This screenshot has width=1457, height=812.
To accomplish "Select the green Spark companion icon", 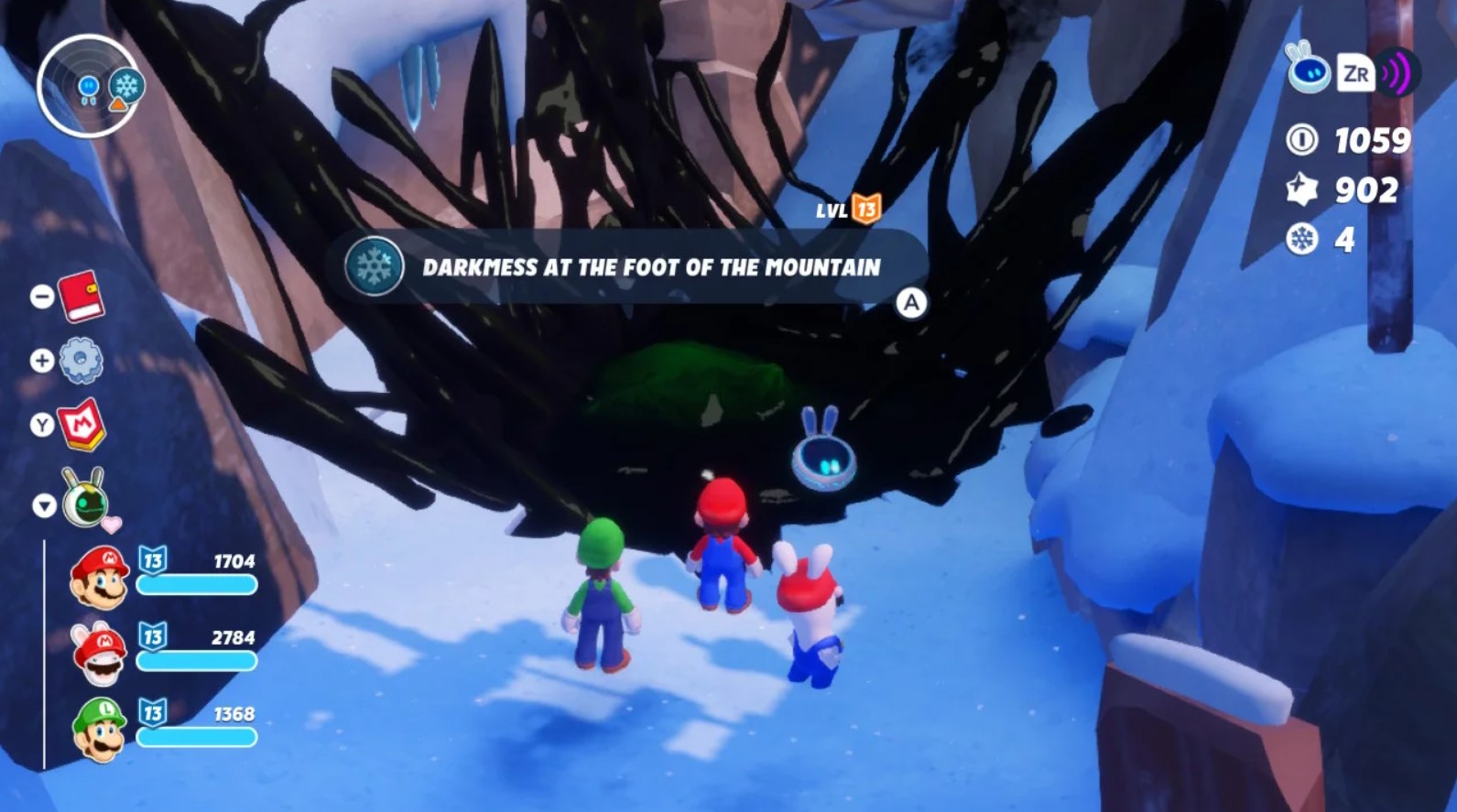I will (x=85, y=500).
